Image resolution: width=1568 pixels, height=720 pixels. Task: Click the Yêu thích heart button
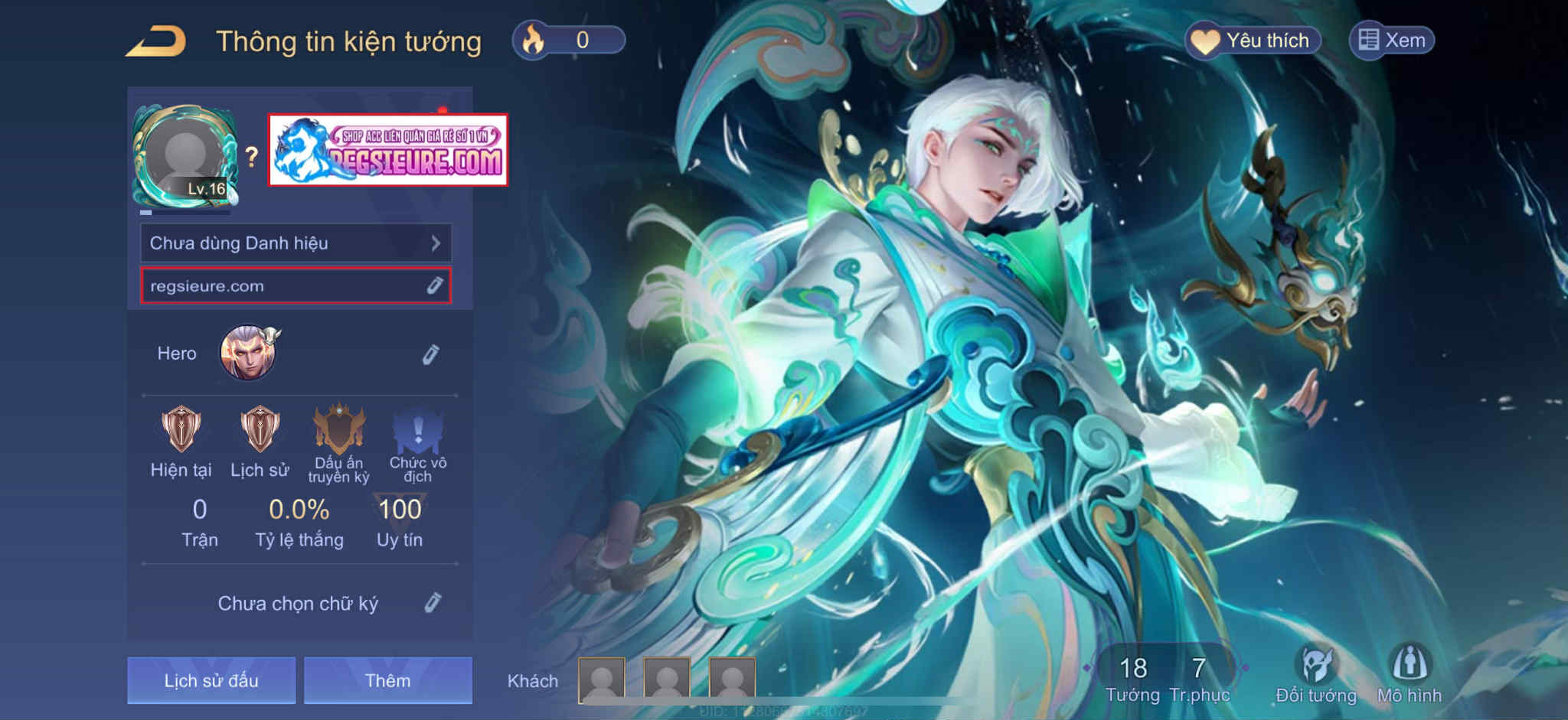coord(1253,41)
